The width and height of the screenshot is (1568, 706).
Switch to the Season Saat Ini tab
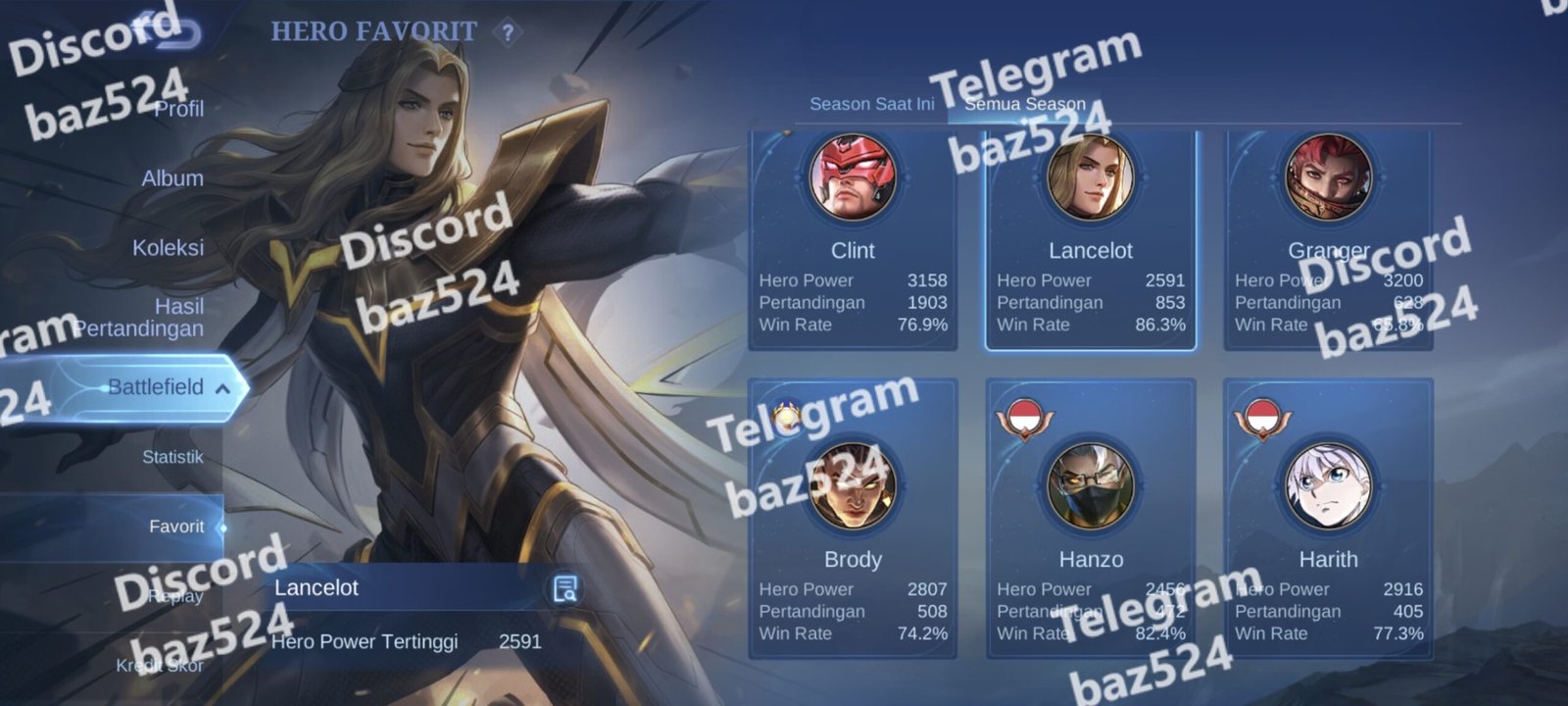871,104
